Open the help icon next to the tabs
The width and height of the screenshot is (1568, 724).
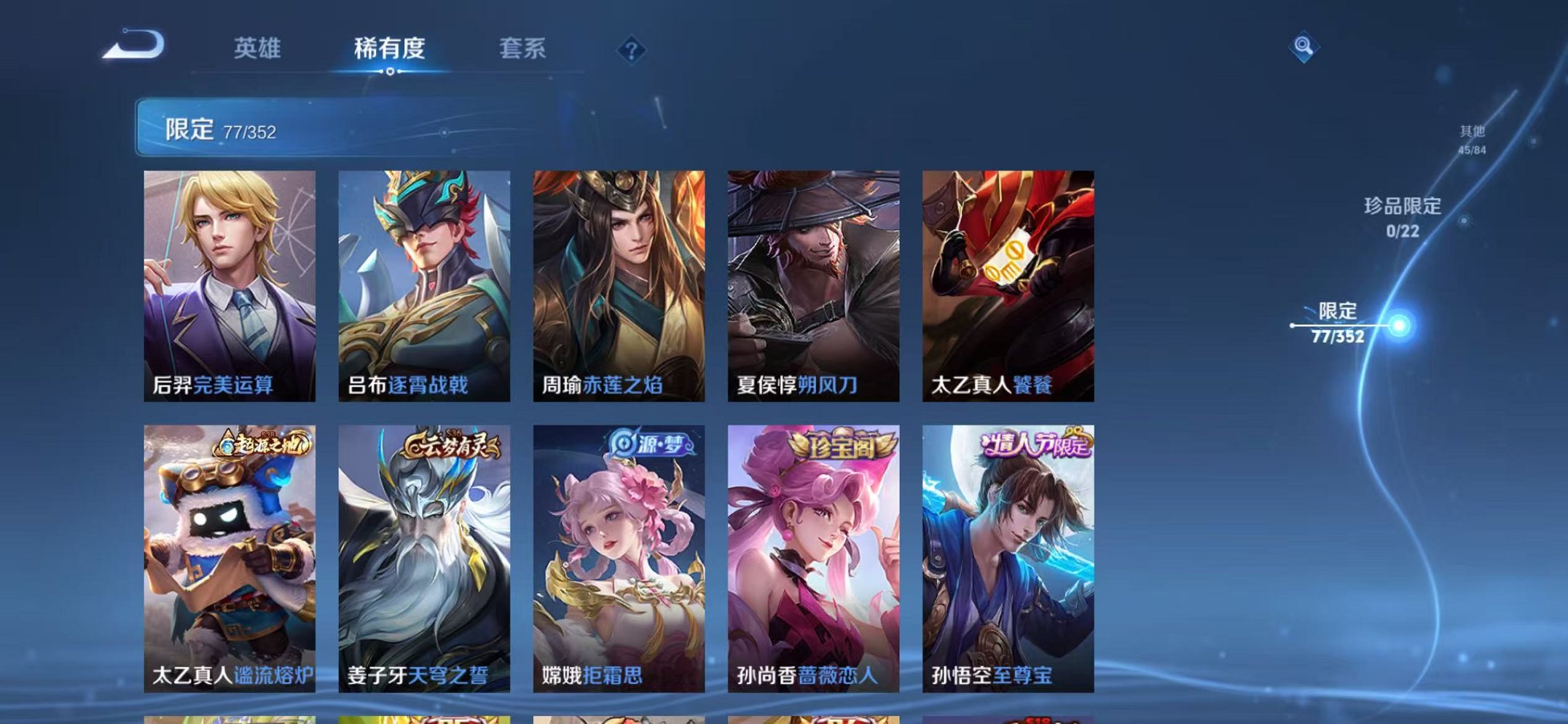[x=633, y=50]
